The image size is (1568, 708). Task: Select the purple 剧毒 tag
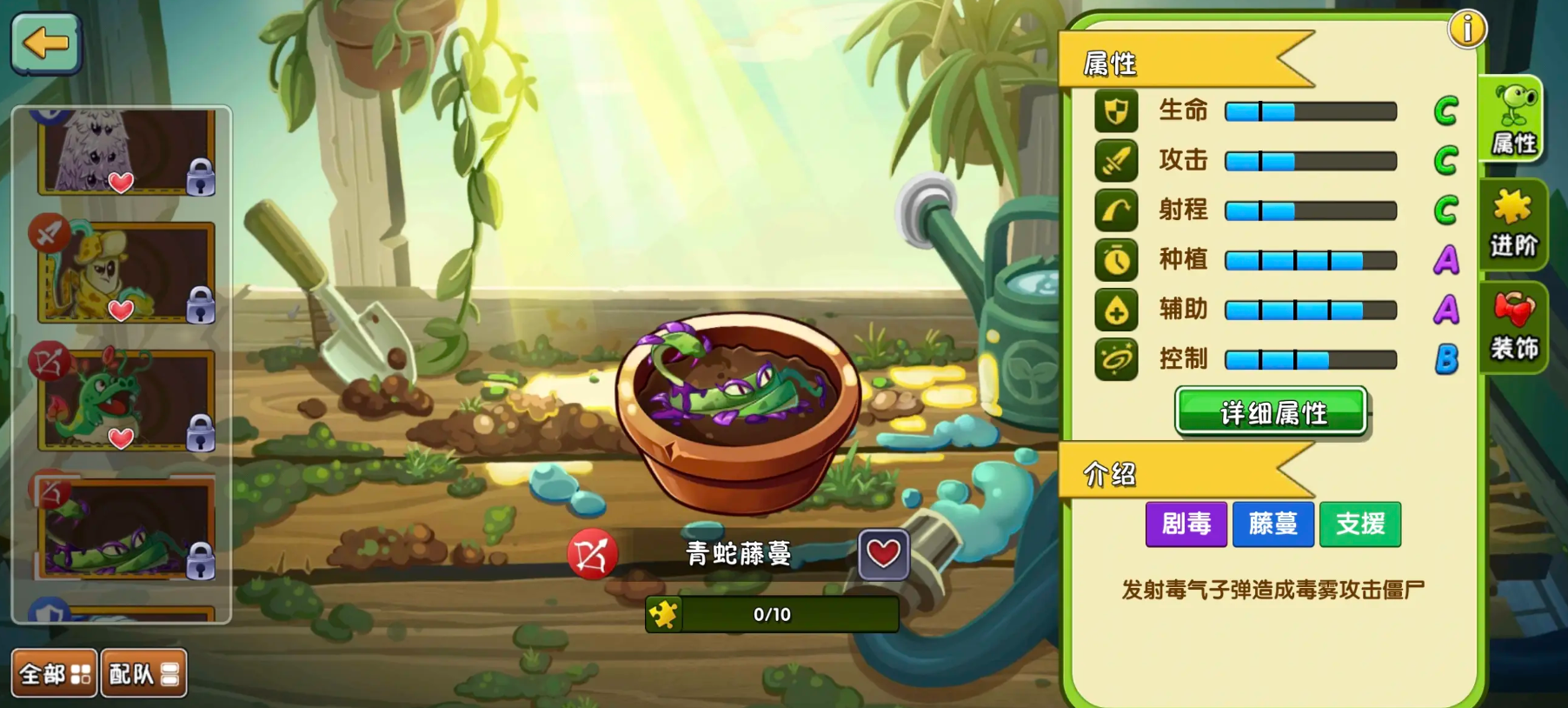(x=1186, y=524)
